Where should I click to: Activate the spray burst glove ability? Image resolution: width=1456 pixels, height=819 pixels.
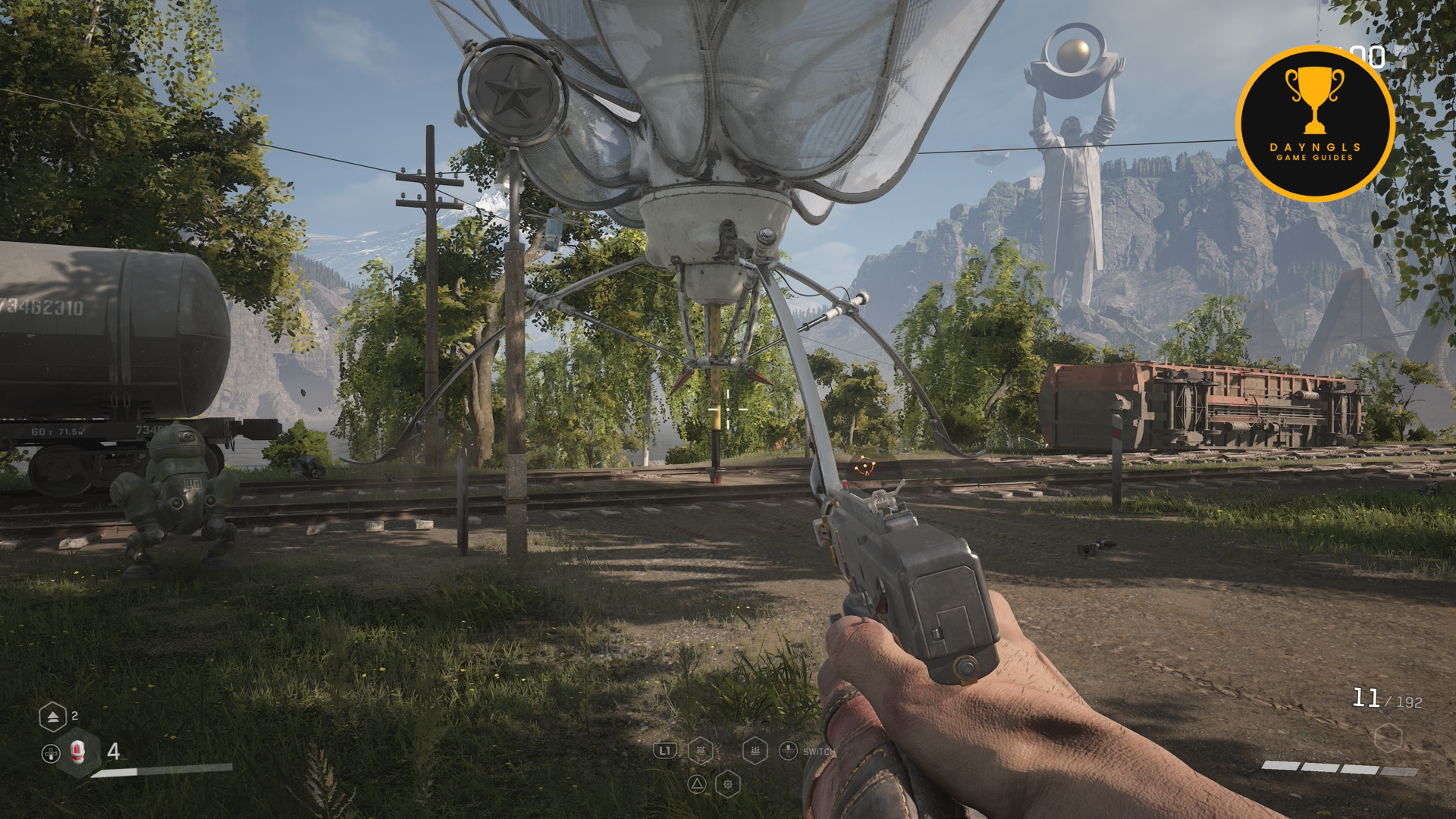point(701,751)
